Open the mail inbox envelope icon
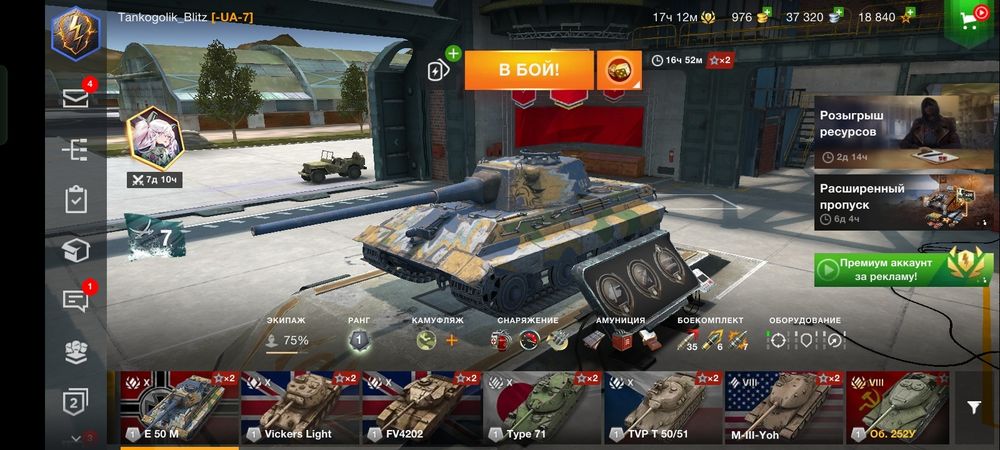 pos(76,98)
